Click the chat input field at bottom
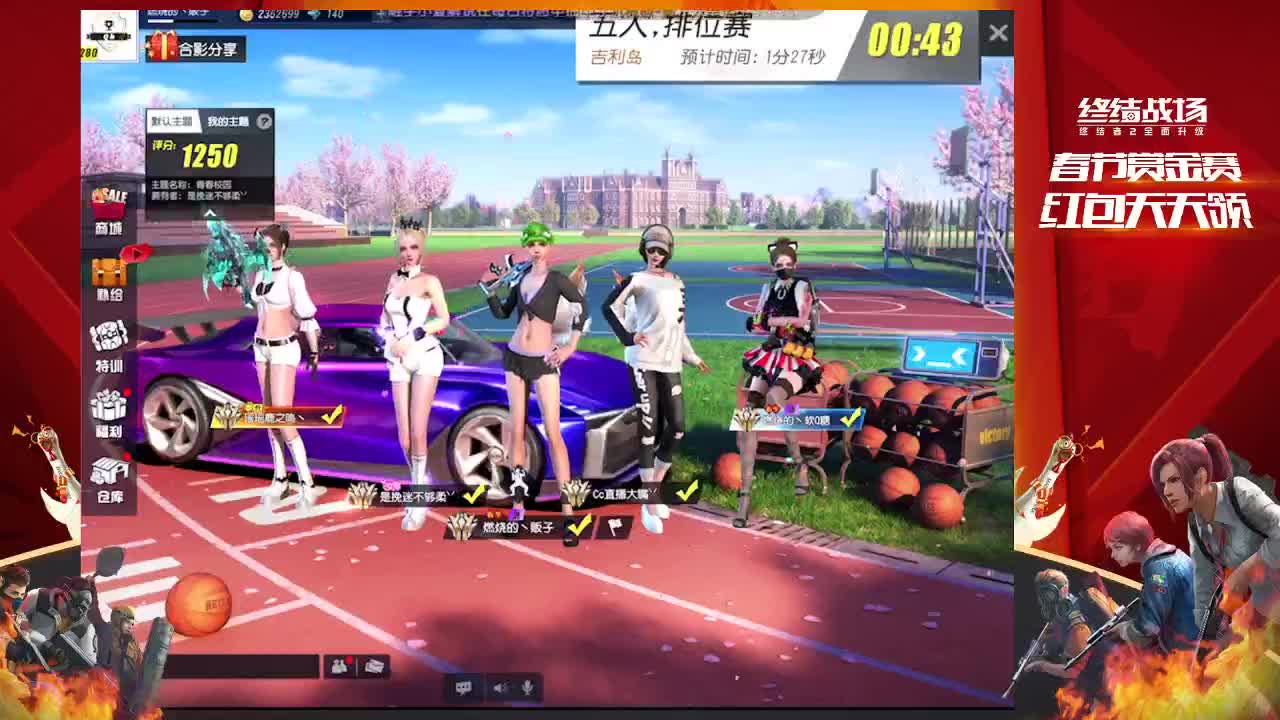 click(x=242, y=666)
